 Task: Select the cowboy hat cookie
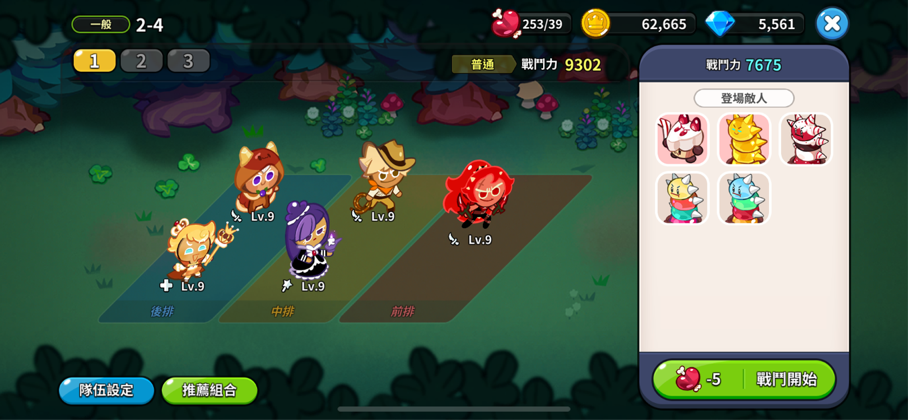coord(382,175)
